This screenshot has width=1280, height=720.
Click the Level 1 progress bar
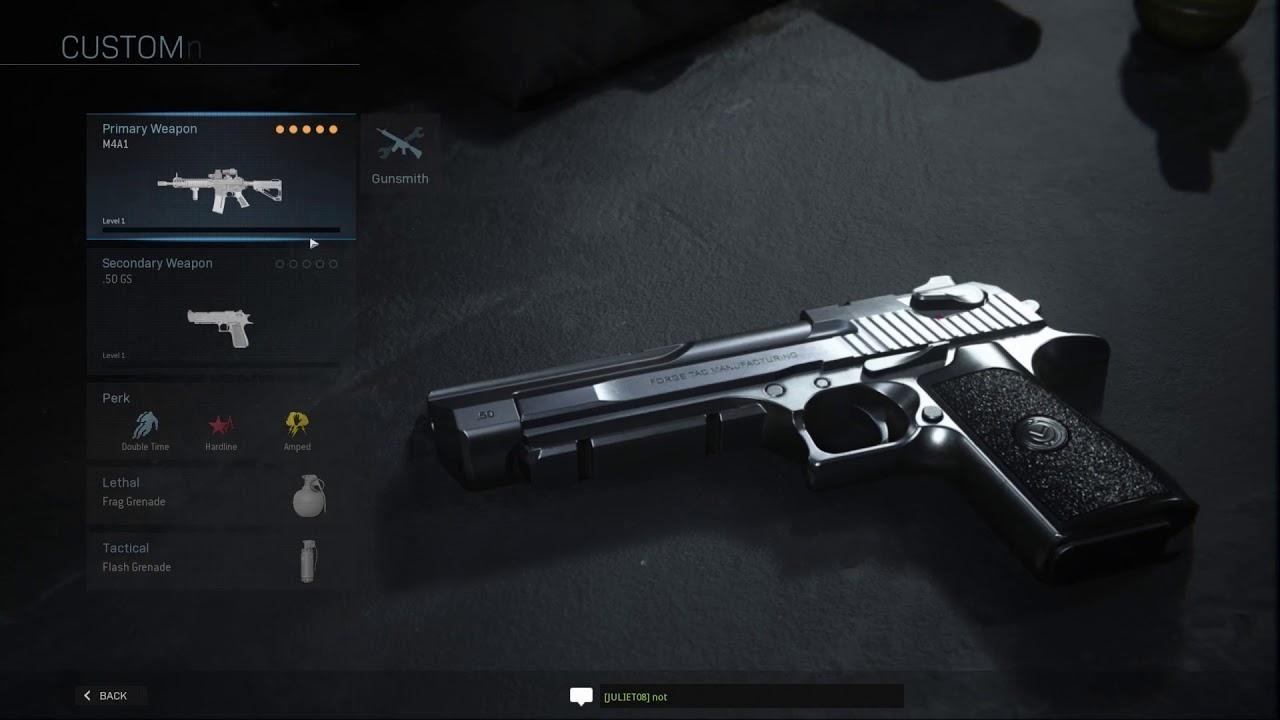220,229
